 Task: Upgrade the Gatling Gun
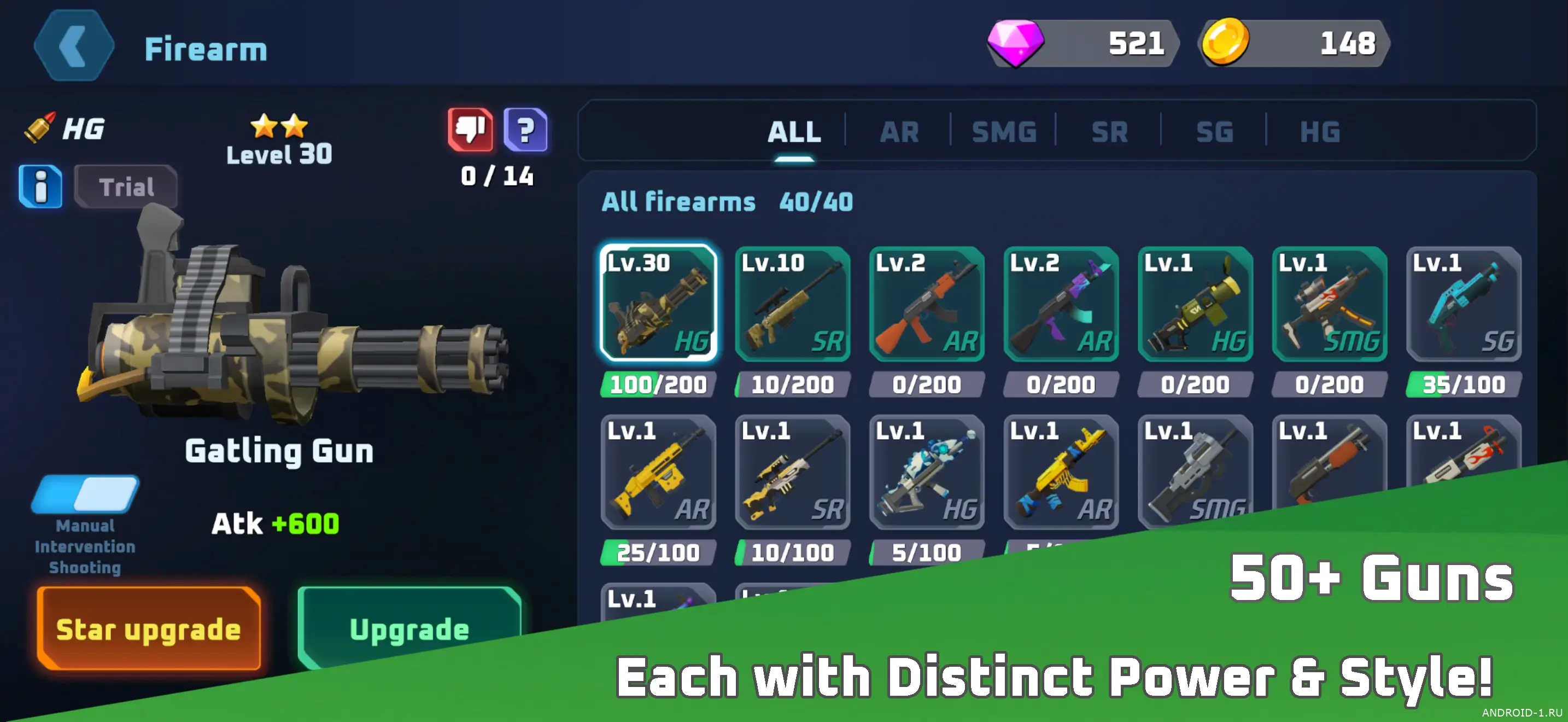tap(409, 629)
